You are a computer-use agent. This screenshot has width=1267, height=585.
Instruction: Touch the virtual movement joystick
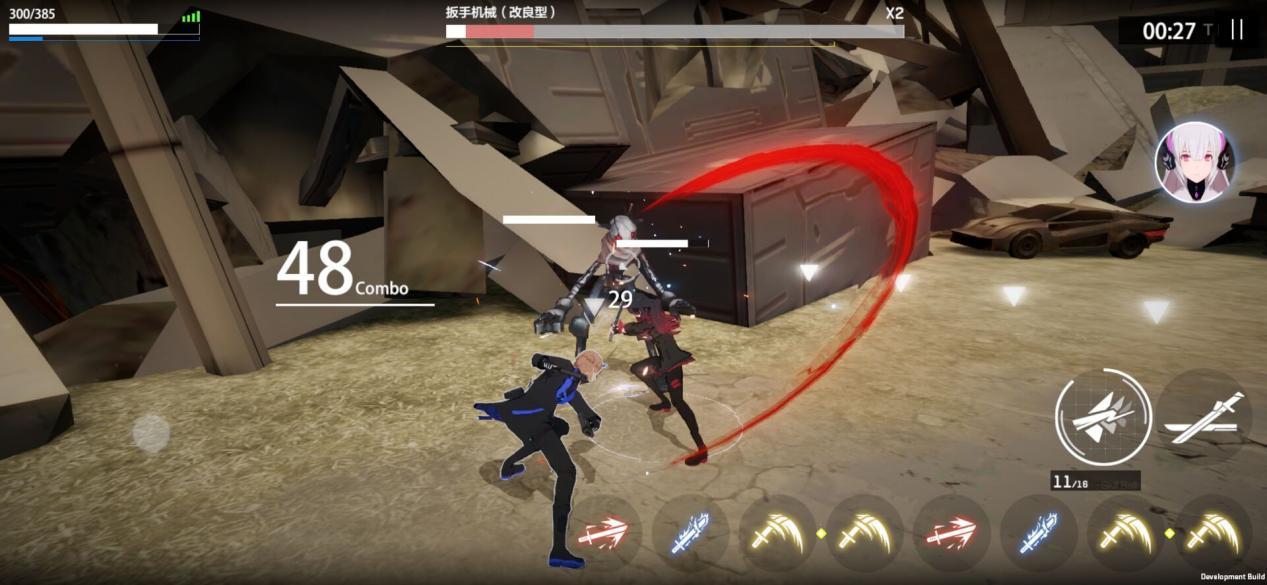151,433
